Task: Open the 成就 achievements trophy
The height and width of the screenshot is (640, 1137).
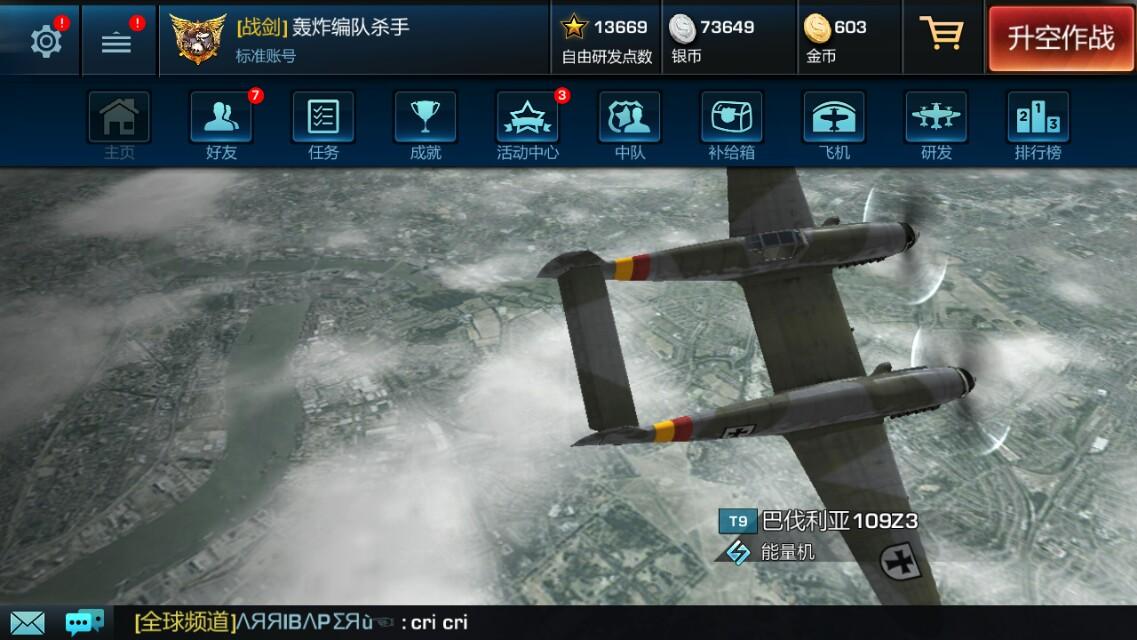Action: 425,125
